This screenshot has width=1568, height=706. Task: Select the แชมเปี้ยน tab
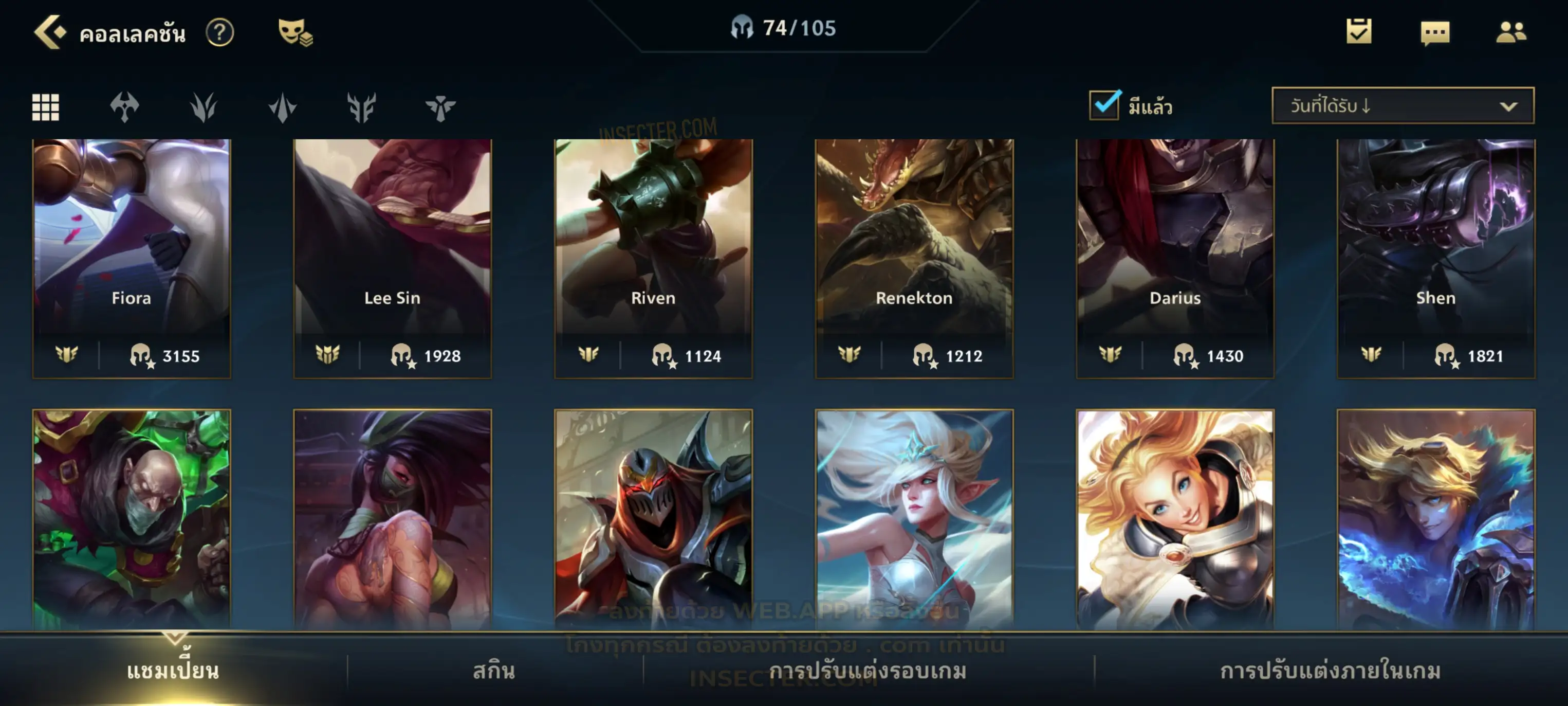coord(173,671)
